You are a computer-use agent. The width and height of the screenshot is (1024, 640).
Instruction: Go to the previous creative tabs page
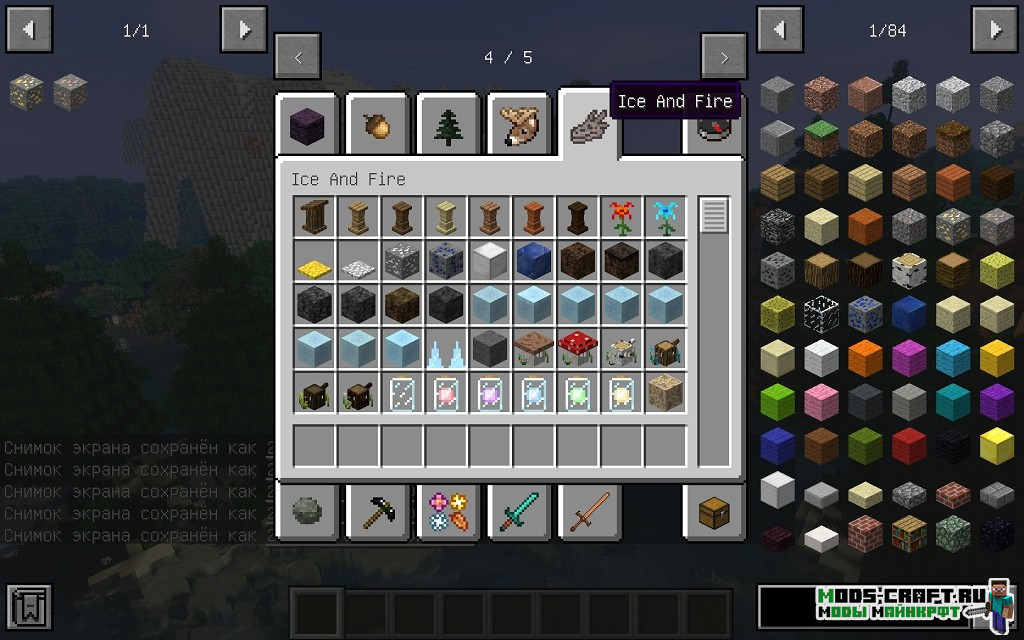[x=298, y=58]
